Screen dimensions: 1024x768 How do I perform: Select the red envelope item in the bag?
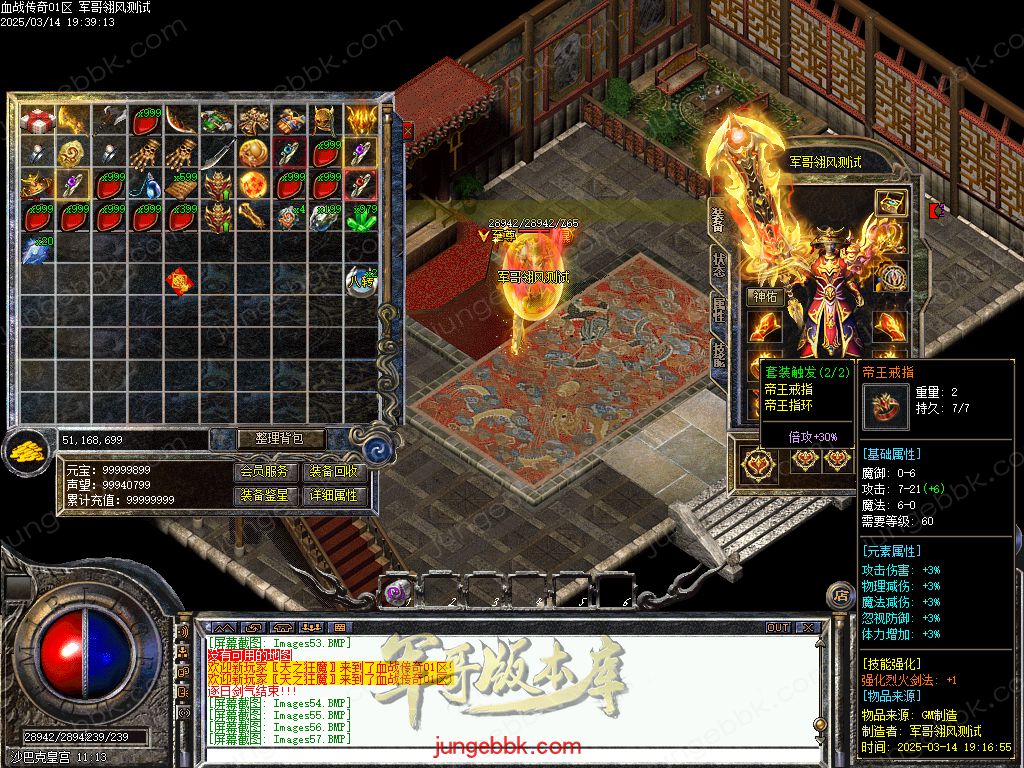tap(181, 282)
